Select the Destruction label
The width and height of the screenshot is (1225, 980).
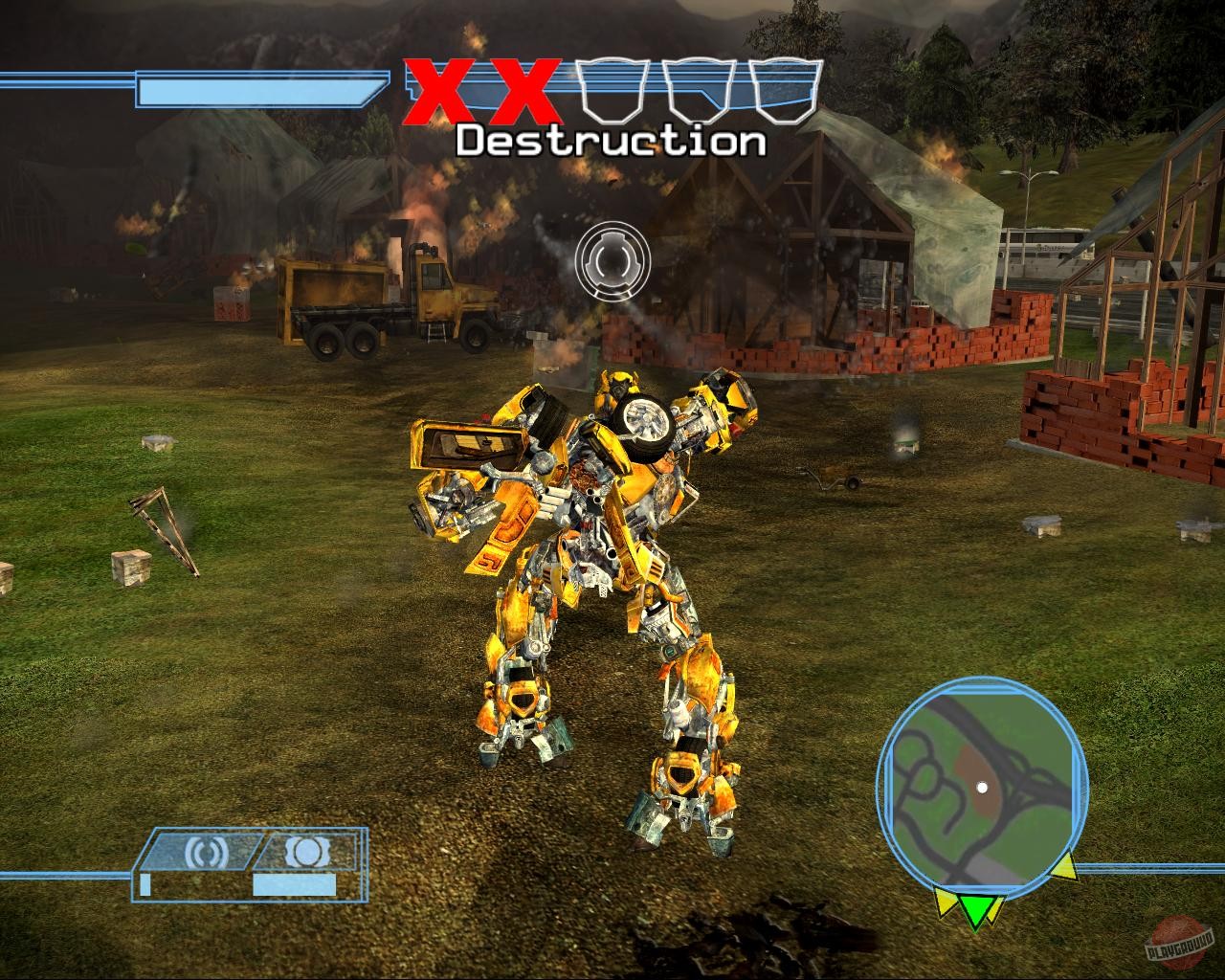611,141
